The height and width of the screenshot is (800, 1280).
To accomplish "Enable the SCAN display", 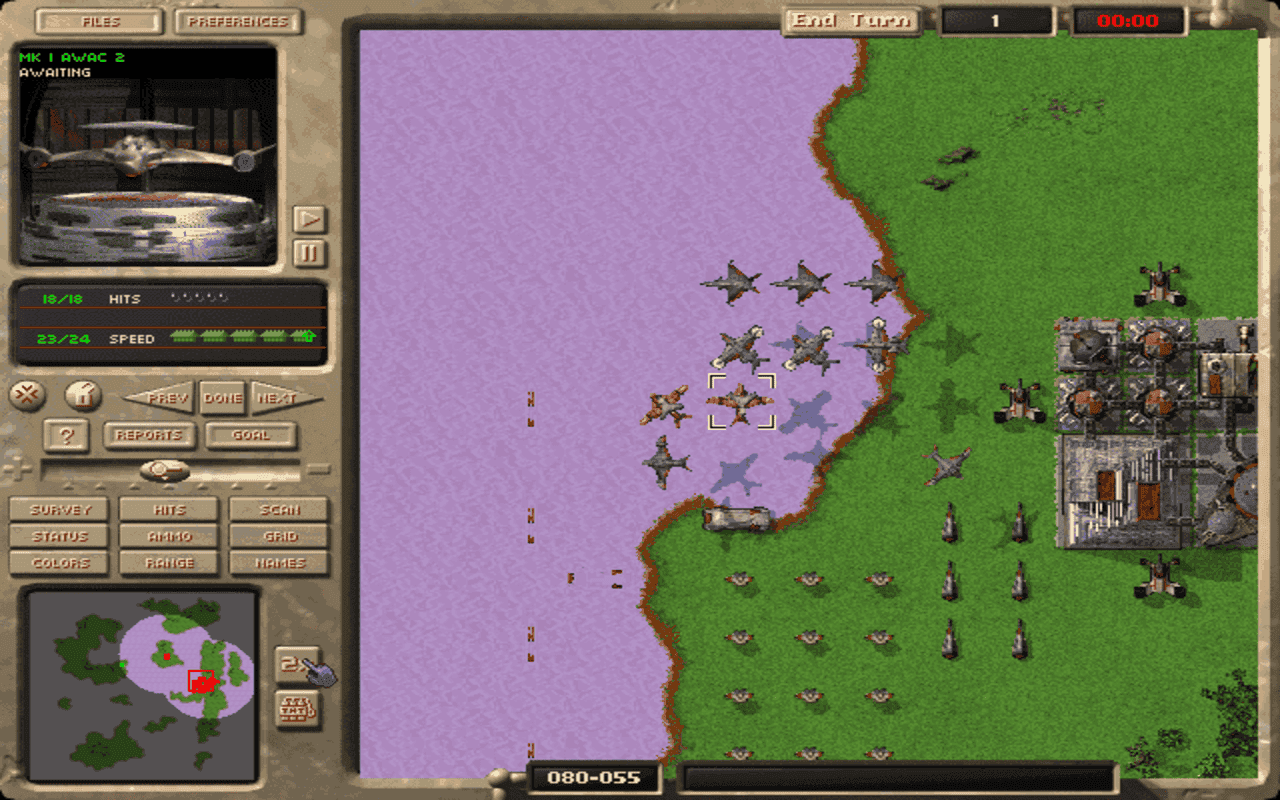I will (278, 510).
